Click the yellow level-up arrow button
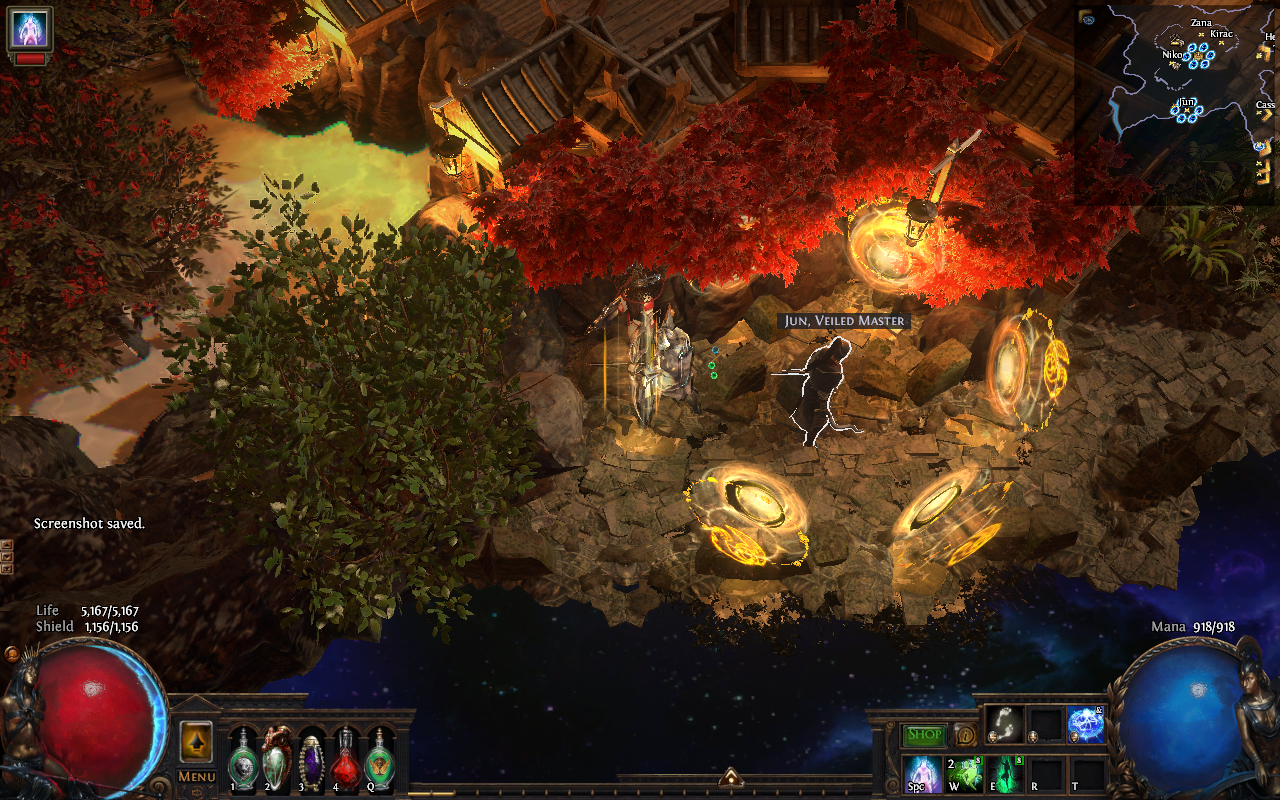Image resolution: width=1280 pixels, height=800 pixels. [x=196, y=742]
